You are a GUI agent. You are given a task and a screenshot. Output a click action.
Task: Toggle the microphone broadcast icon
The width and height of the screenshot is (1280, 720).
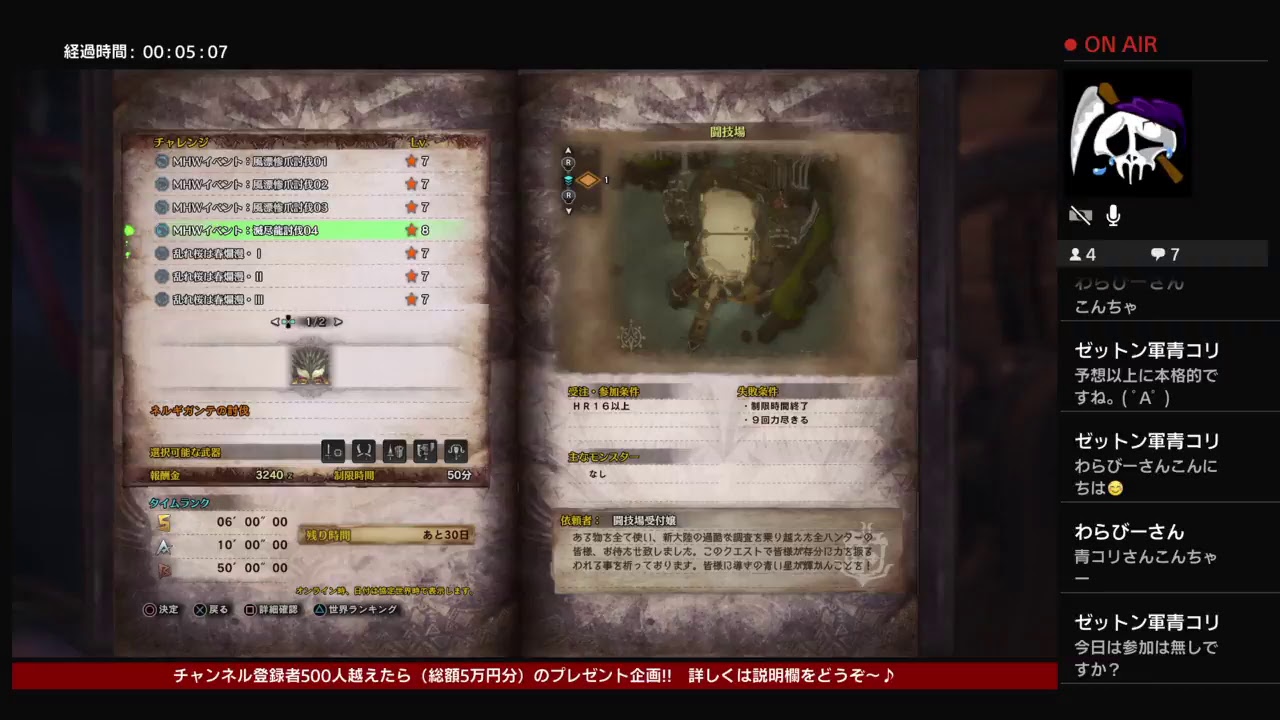pyautogui.click(x=1112, y=214)
